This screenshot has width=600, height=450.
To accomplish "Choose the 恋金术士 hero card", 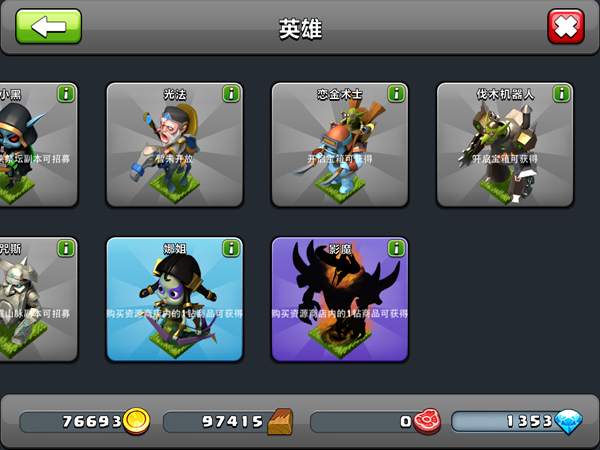I will [340, 145].
